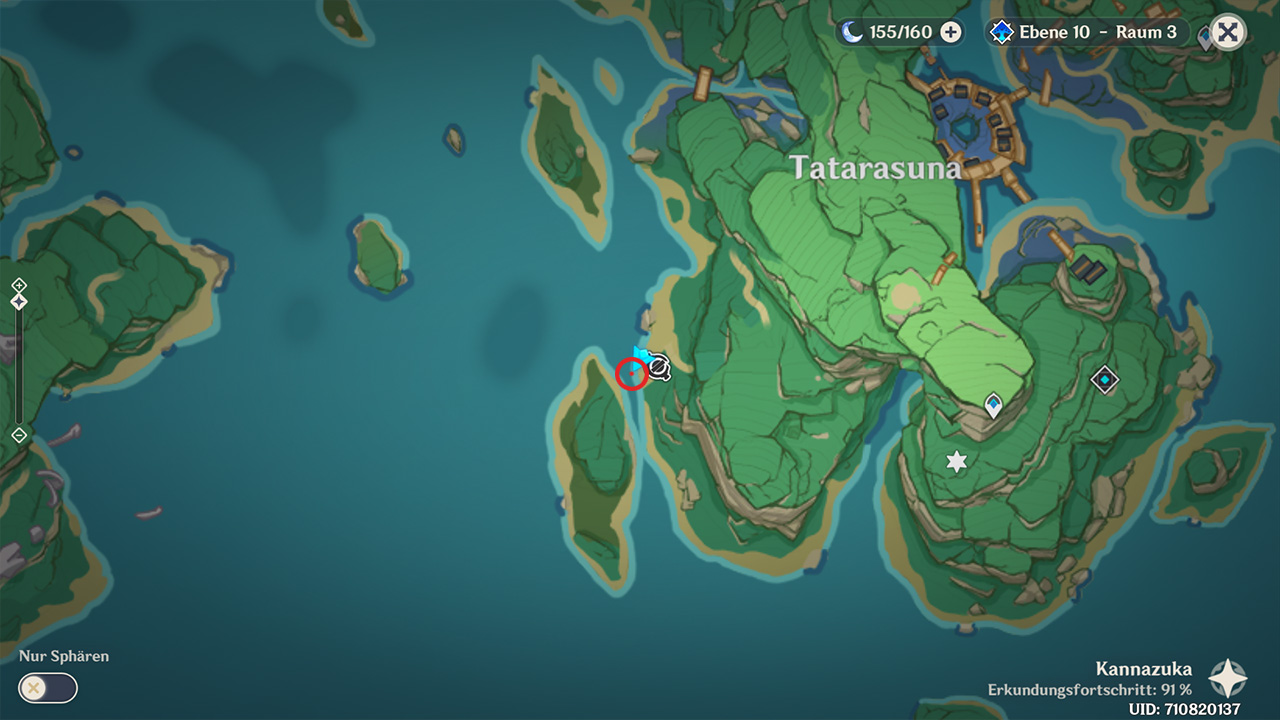Click the zoom slider's star handle
Viewport: 1280px width, 720px height.
point(19,301)
